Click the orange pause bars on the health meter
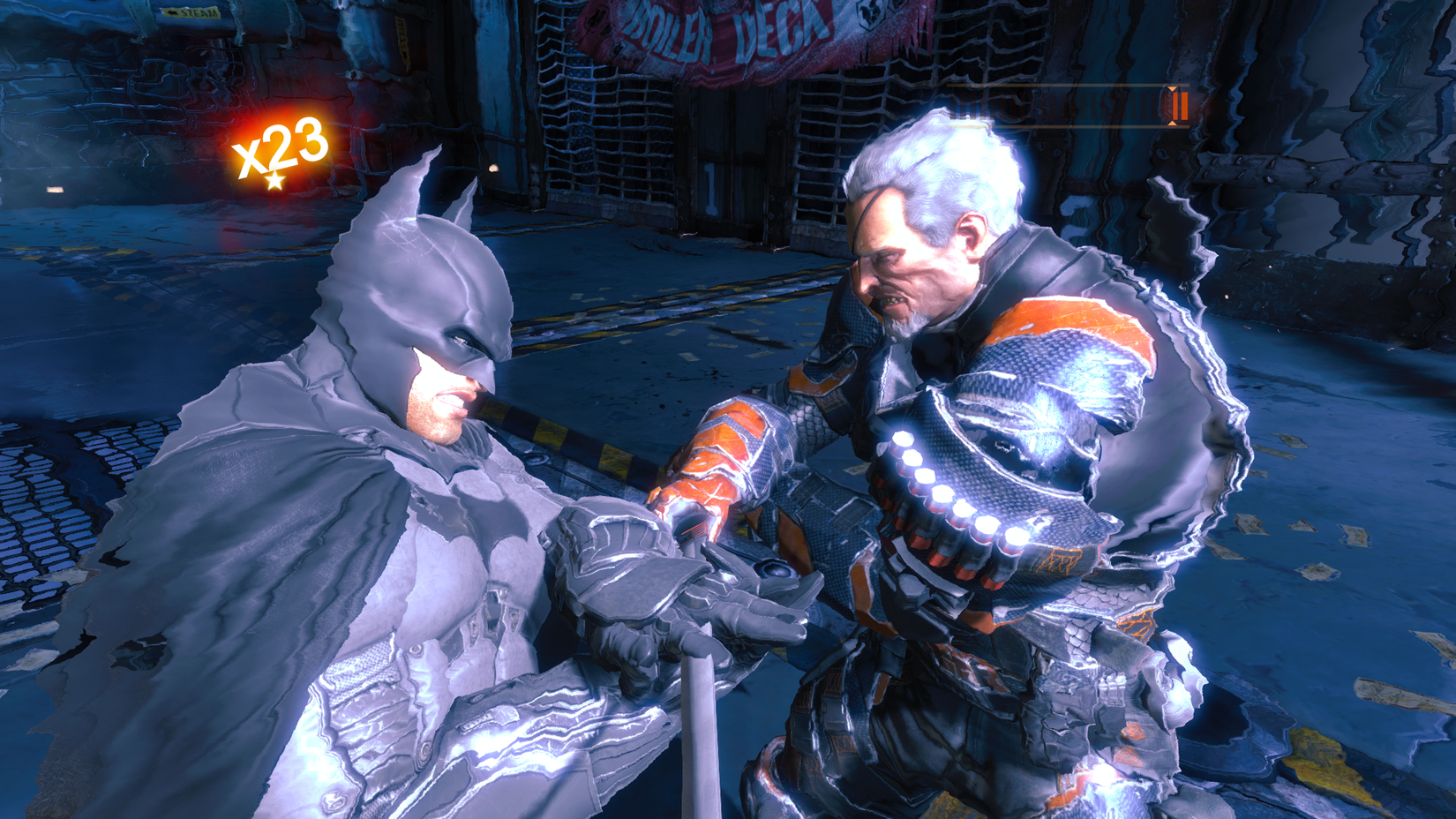This screenshot has height=819, width=1456. tap(1180, 108)
